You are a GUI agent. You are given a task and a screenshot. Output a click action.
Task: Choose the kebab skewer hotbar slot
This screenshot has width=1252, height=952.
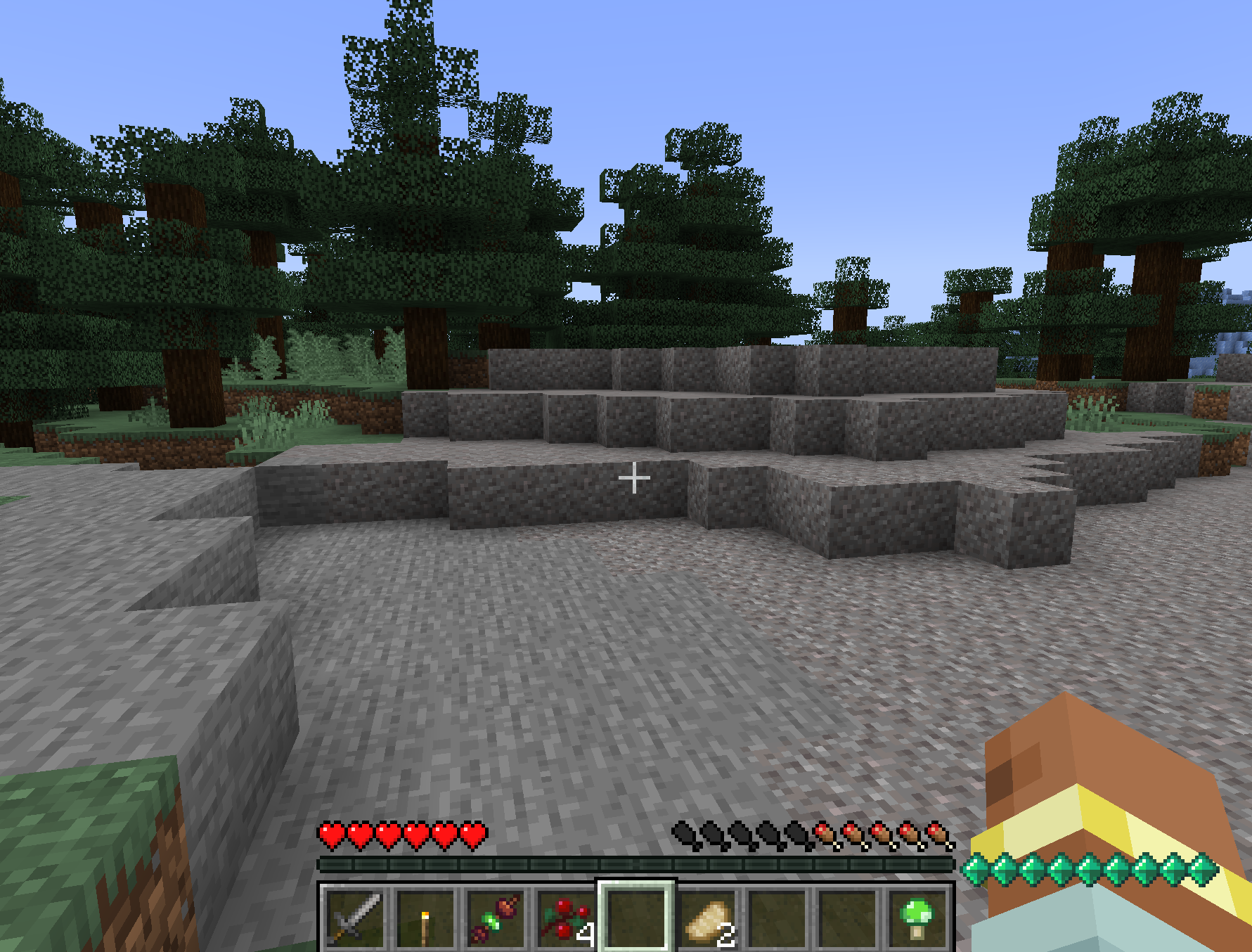496,918
